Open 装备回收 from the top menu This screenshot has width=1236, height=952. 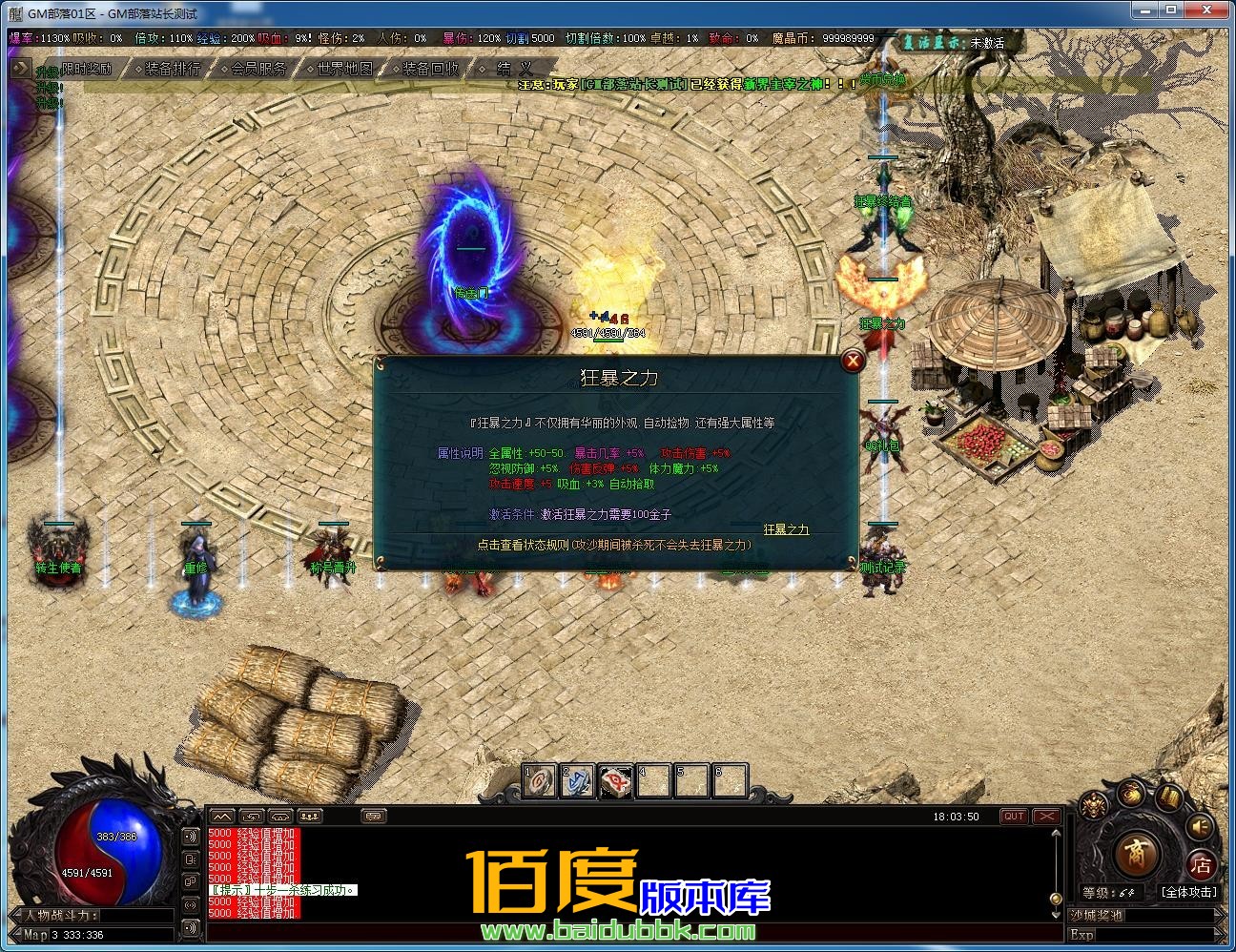coord(429,68)
